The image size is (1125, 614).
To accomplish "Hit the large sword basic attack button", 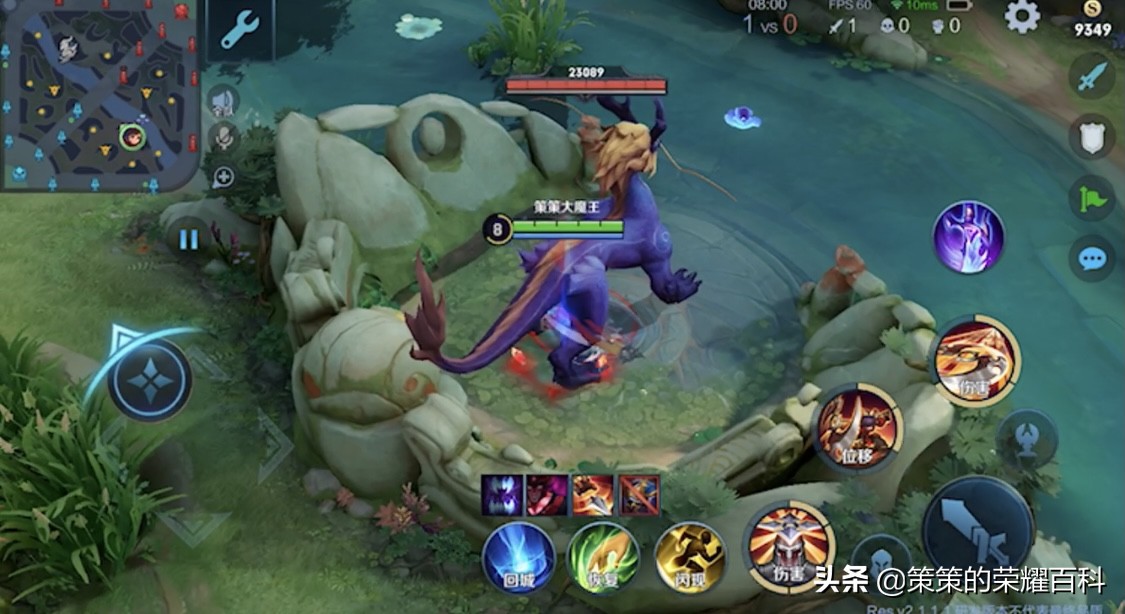I will tap(977, 530).
